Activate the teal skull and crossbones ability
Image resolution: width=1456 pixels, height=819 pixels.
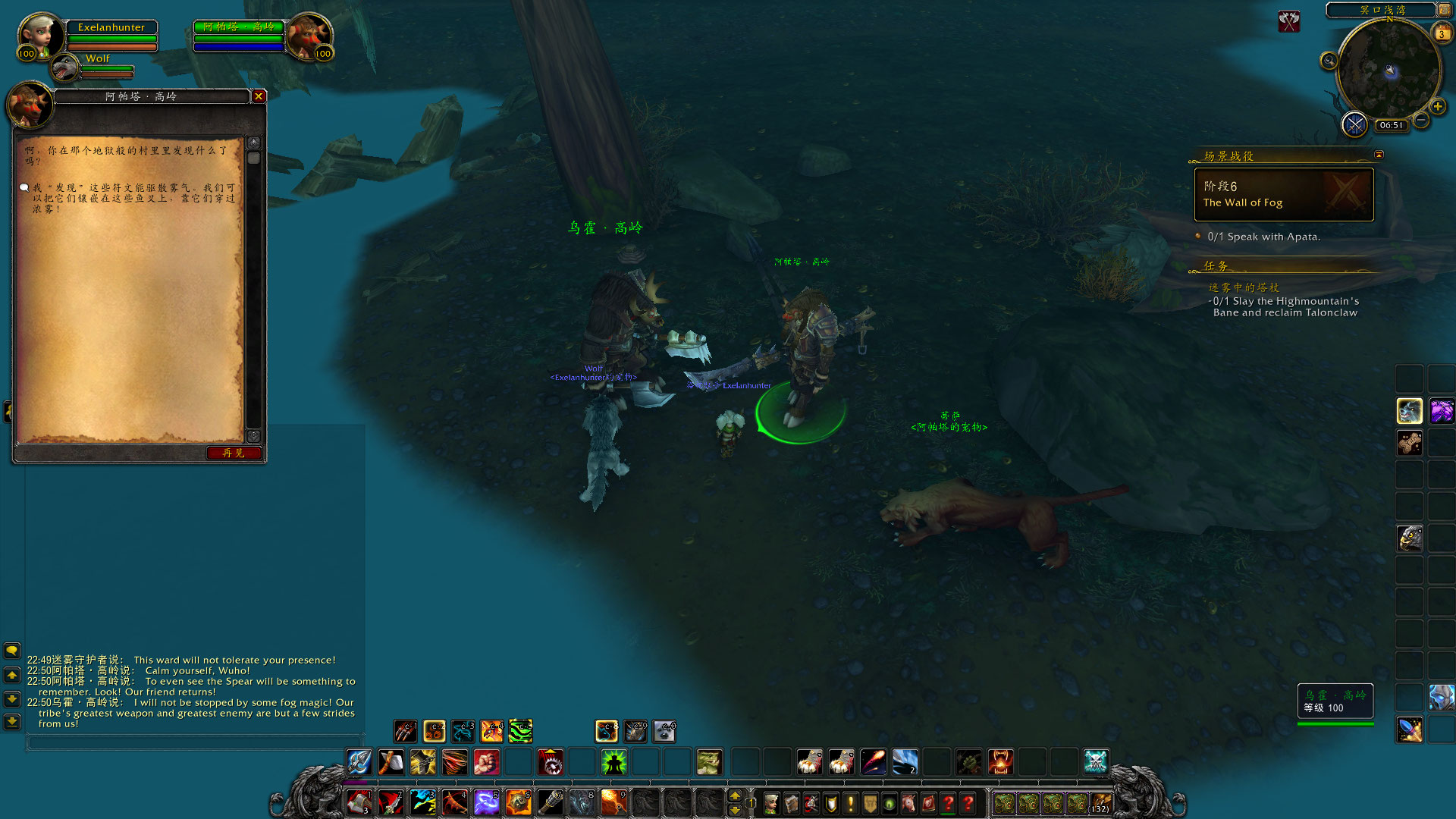coord(1096,762)
